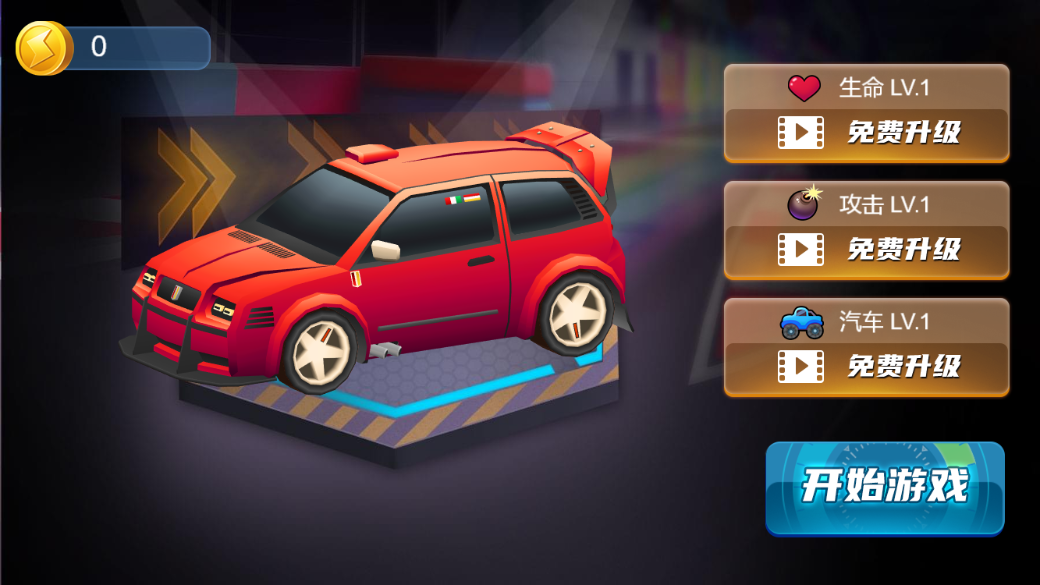
Task: Upgrade 攻击 (attack) with free upgrade button
Action: click(867, 249)
